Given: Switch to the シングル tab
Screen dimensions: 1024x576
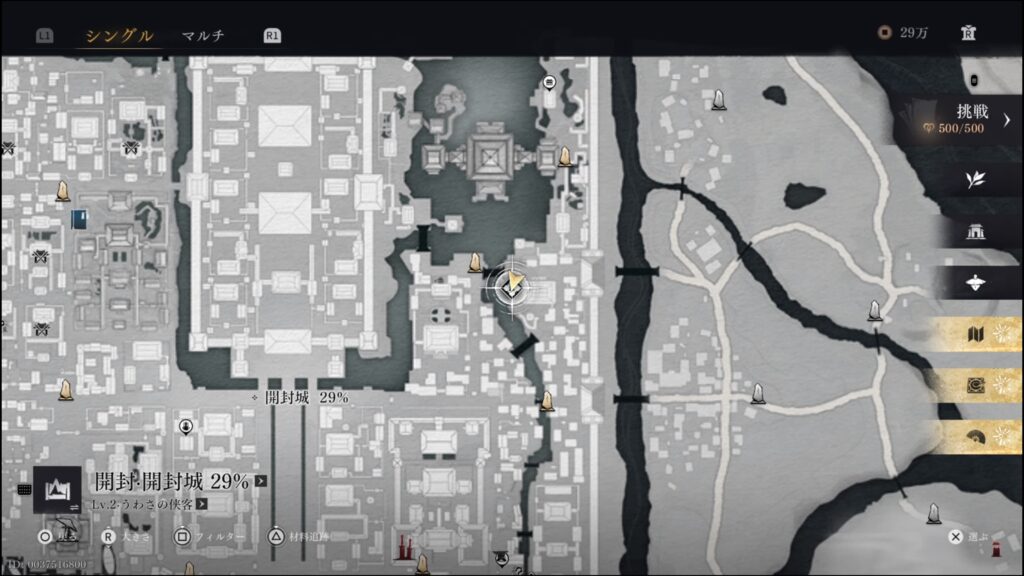Looking at the screenshot, I should click(119, 36).
